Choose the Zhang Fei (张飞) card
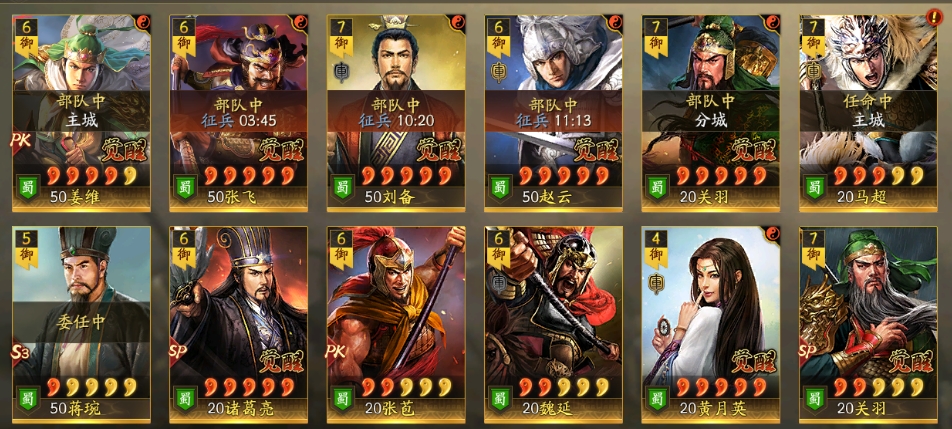The image size is (952, 429). pyautogui.click(x=237, y=110)
